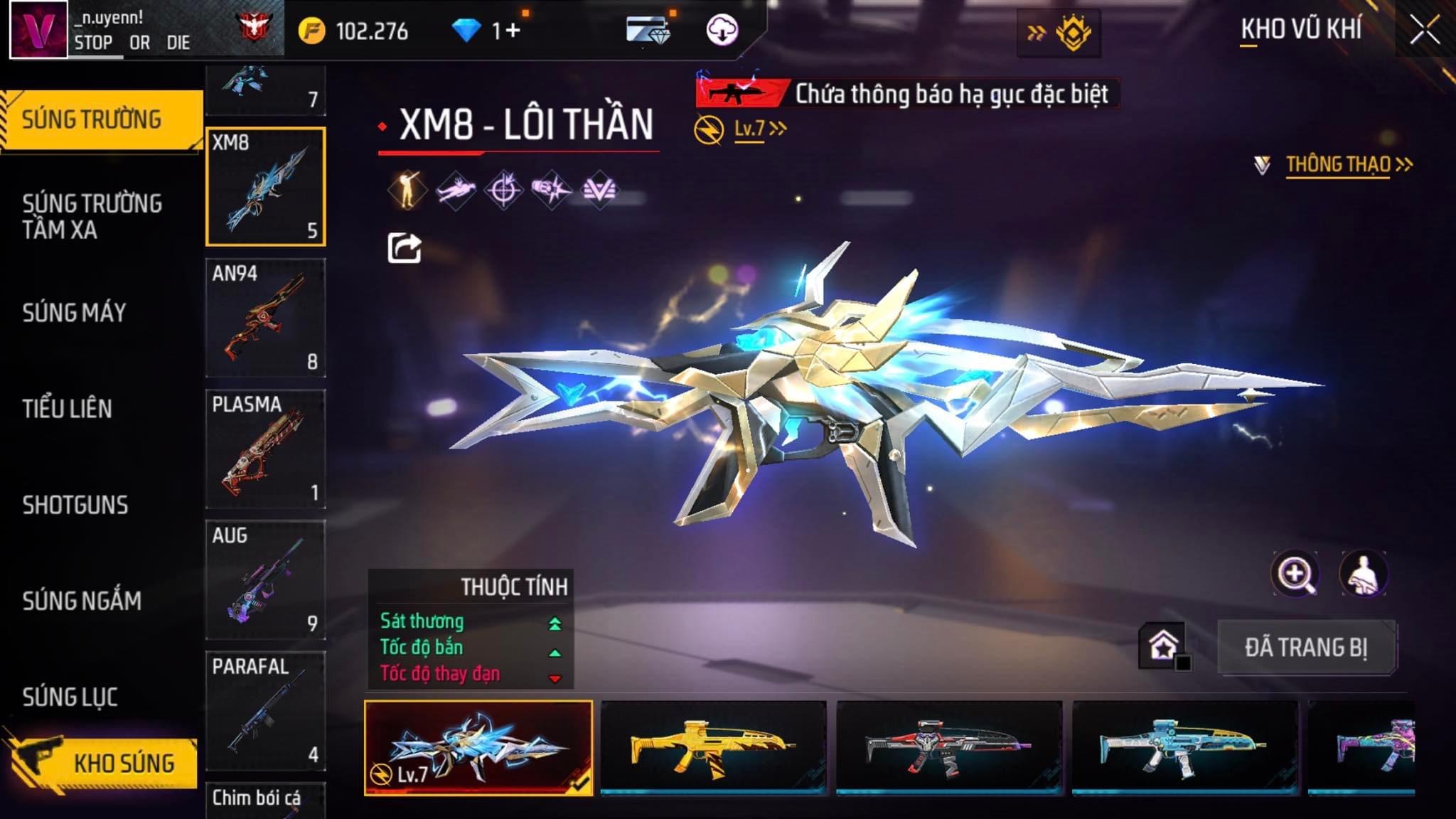Choose the PLASMA weapon tile
This screenshot has width=1456, height=819.
point(265,449)
